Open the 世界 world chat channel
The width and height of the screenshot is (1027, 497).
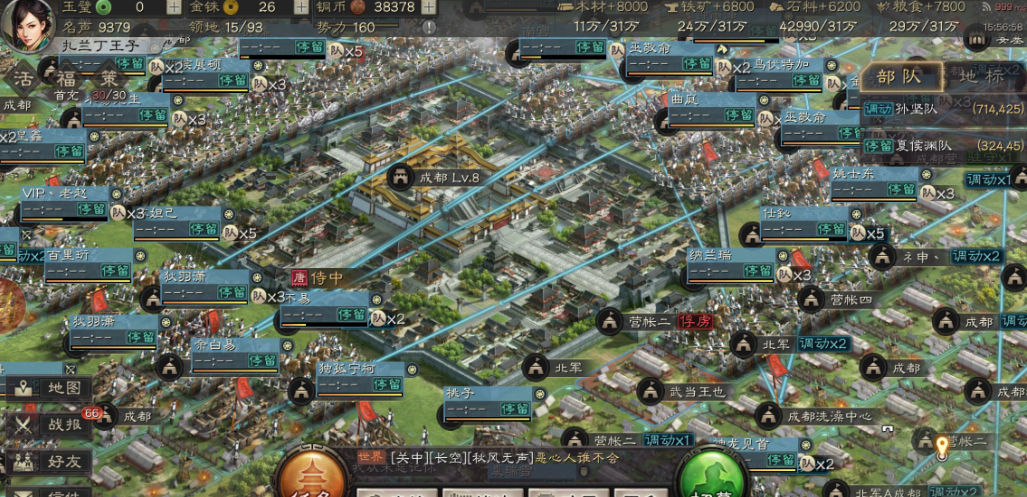click(x=370, y=457)
